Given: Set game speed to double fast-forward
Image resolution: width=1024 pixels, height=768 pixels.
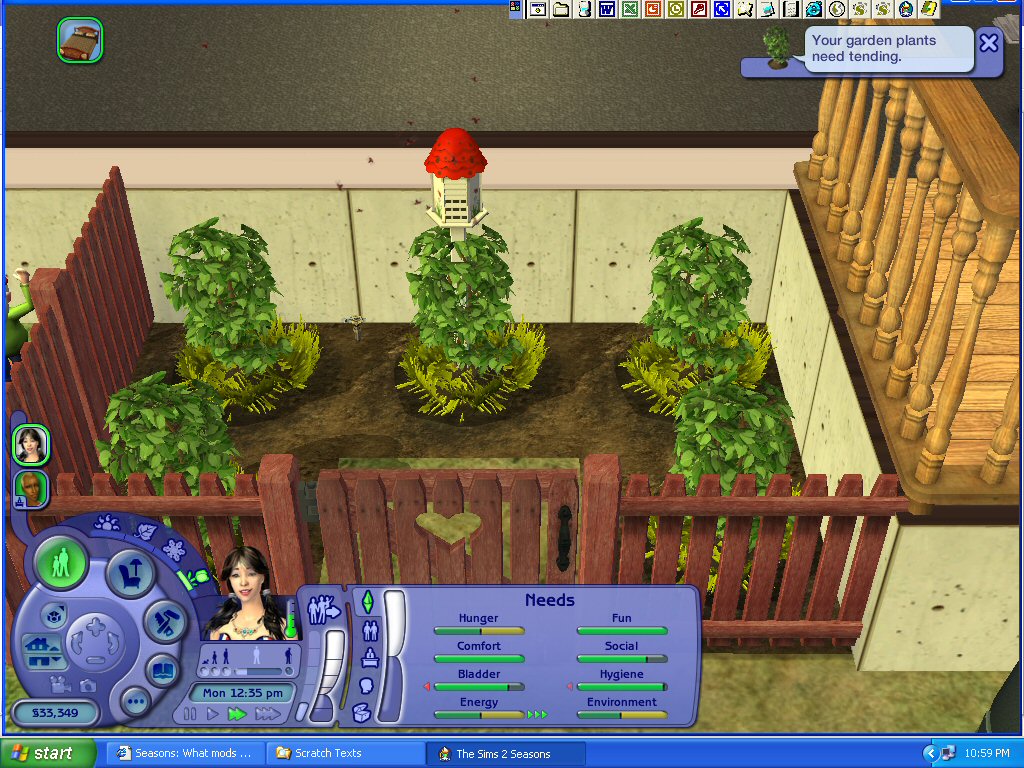Looking at the screenshot, I should point(237,714).
